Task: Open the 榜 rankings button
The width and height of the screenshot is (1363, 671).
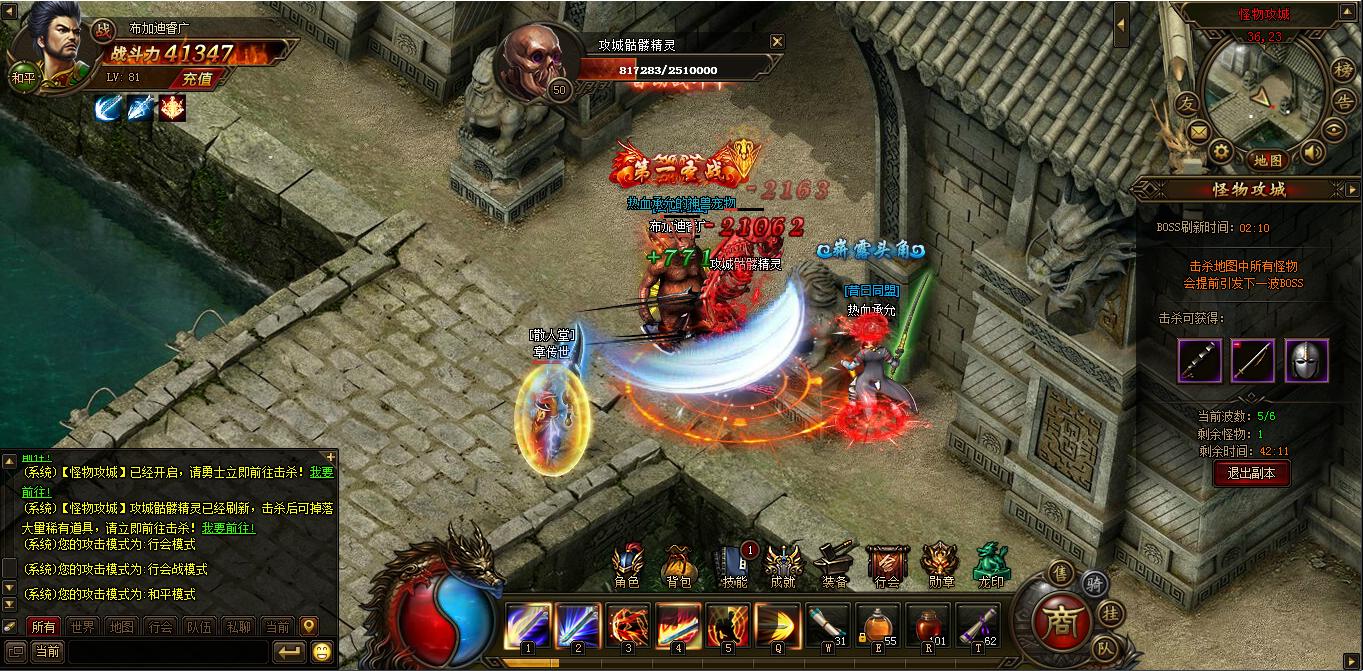Action: (1342, 68)
